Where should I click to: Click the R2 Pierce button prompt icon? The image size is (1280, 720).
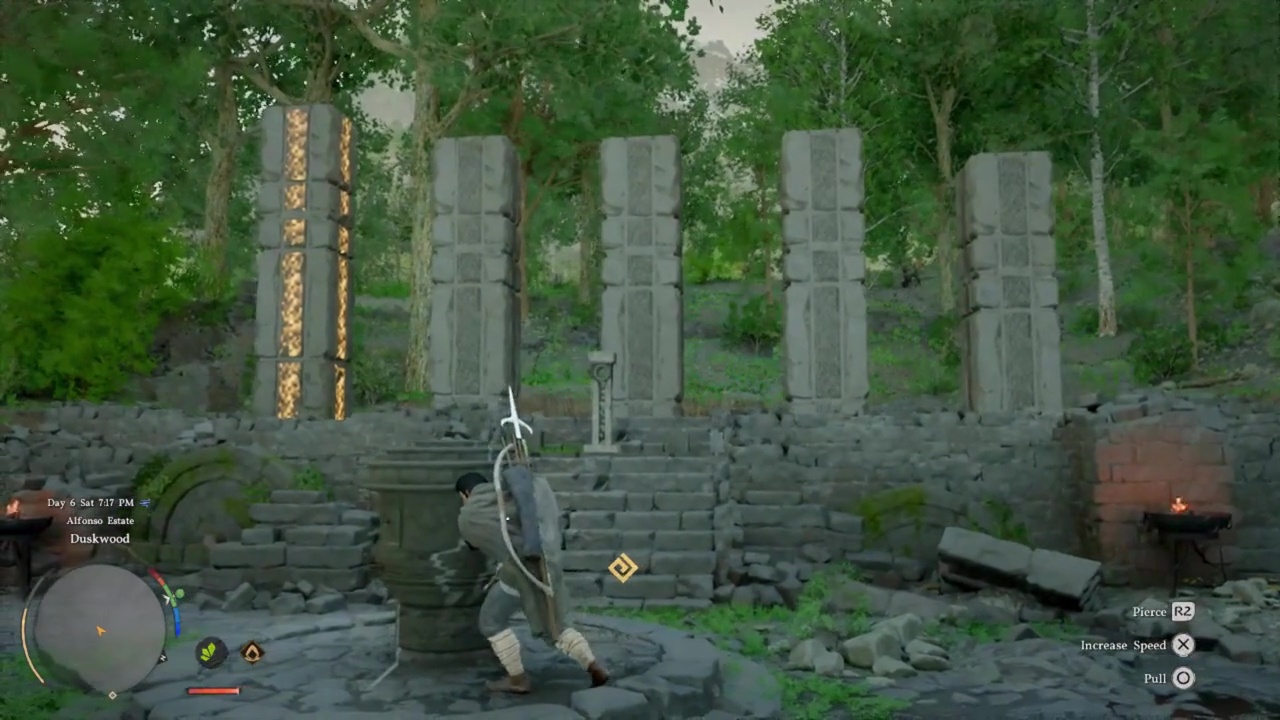click(x=1183, y=611)
